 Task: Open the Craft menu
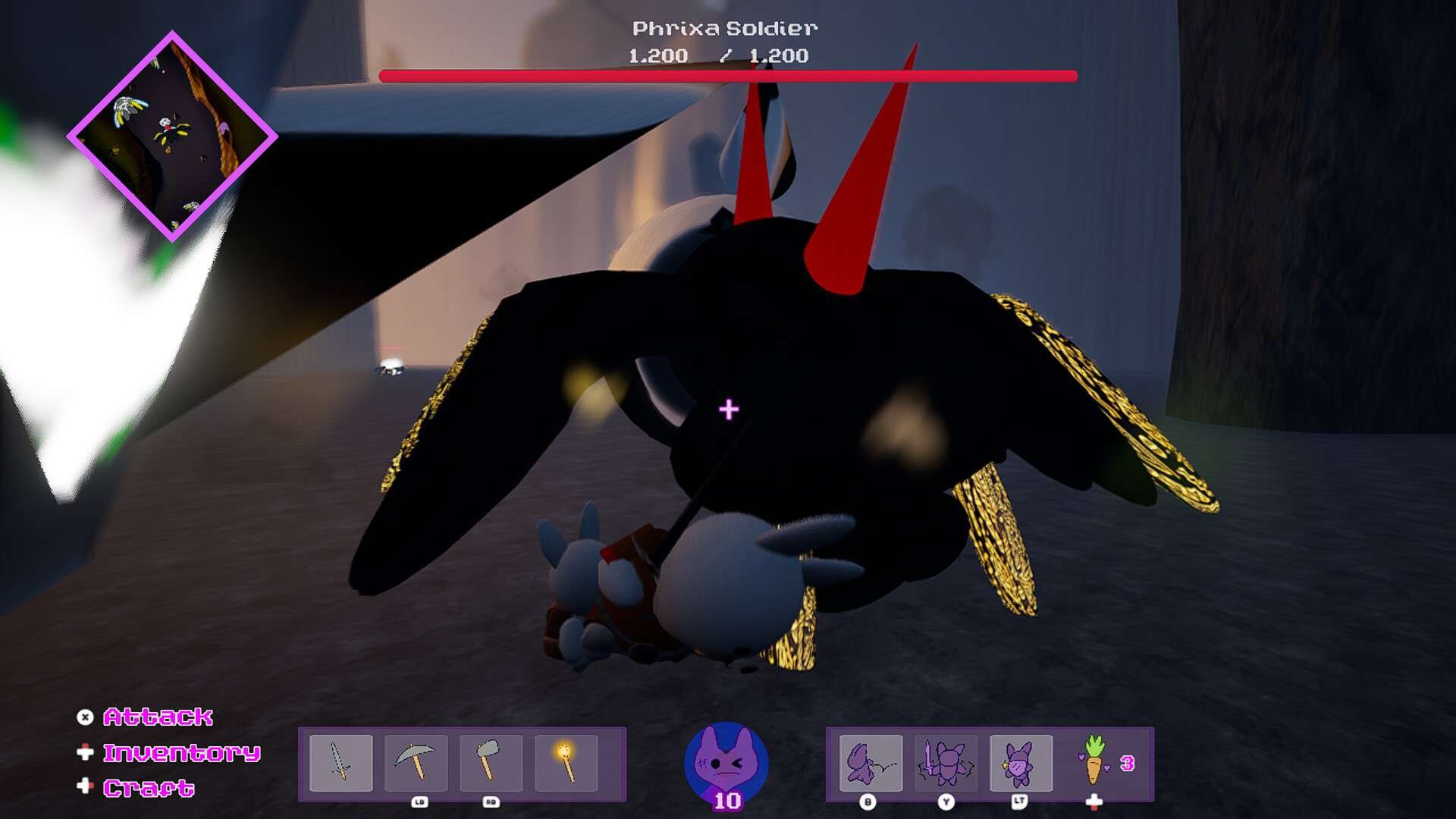tap(149, 788)
